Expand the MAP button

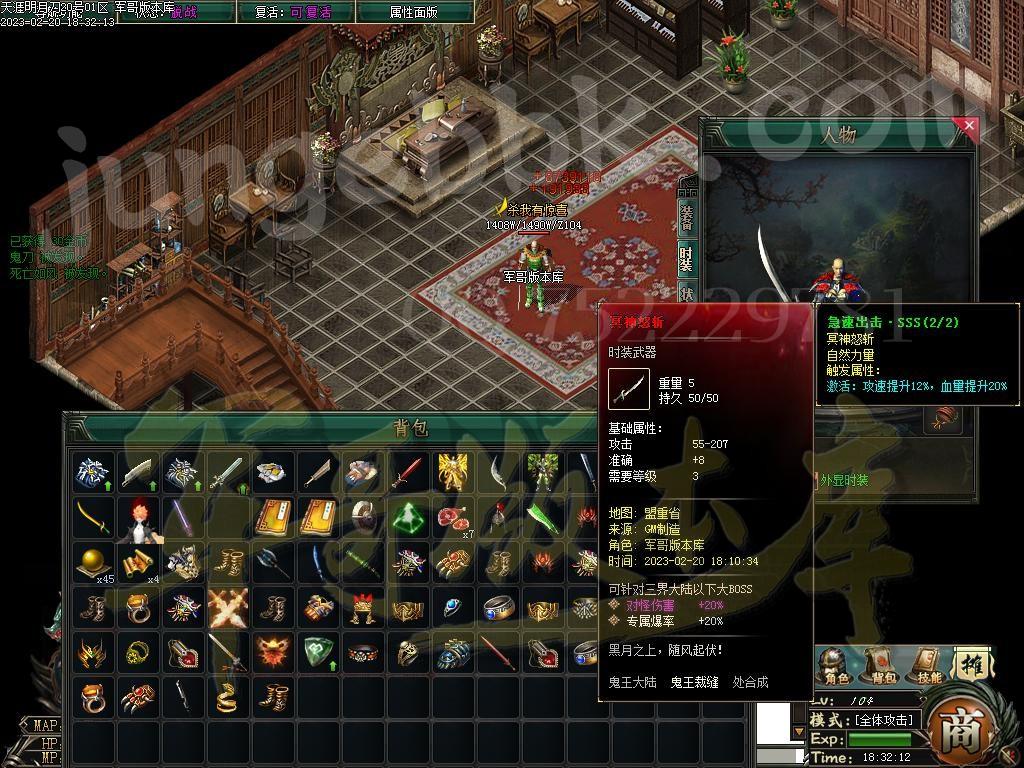click(44, 725)
